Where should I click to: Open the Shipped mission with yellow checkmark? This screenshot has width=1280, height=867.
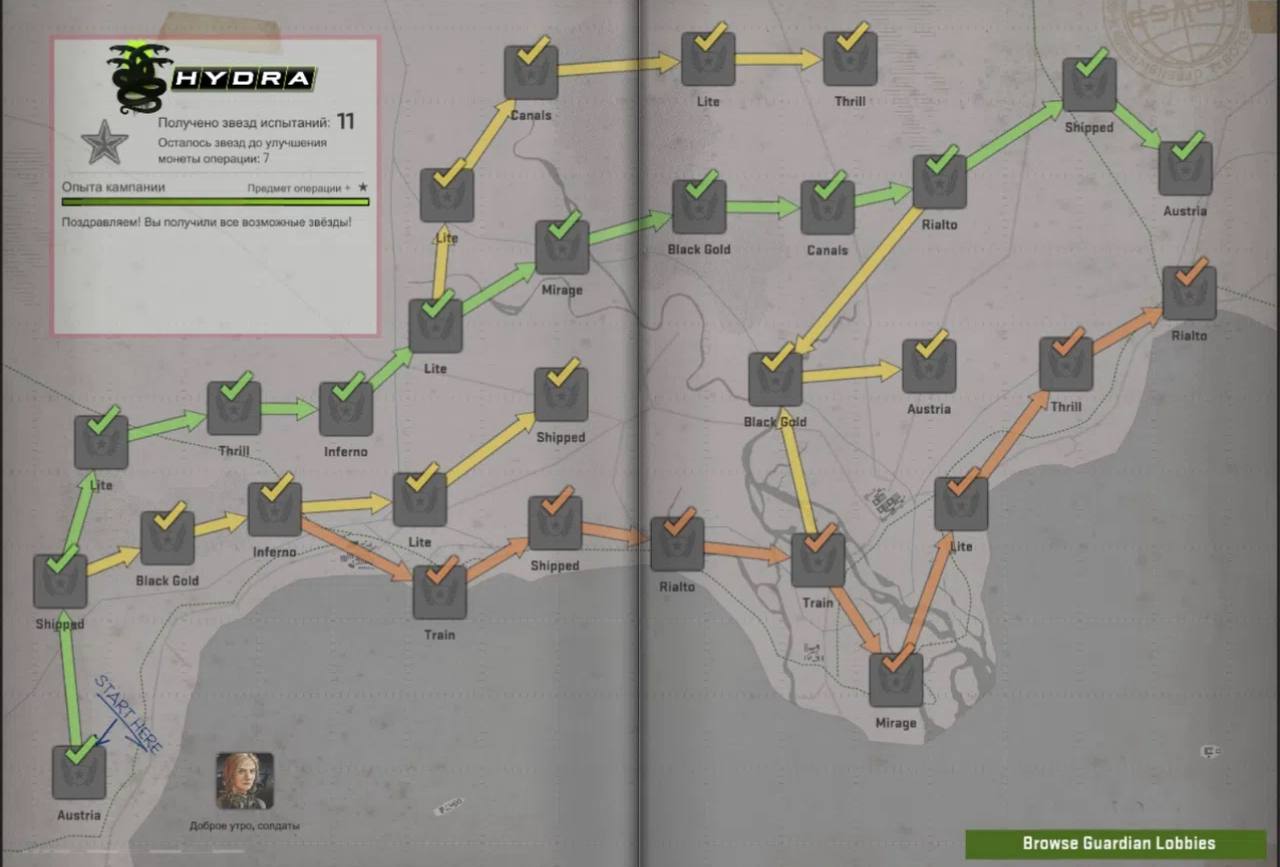(x=561, y=394)
